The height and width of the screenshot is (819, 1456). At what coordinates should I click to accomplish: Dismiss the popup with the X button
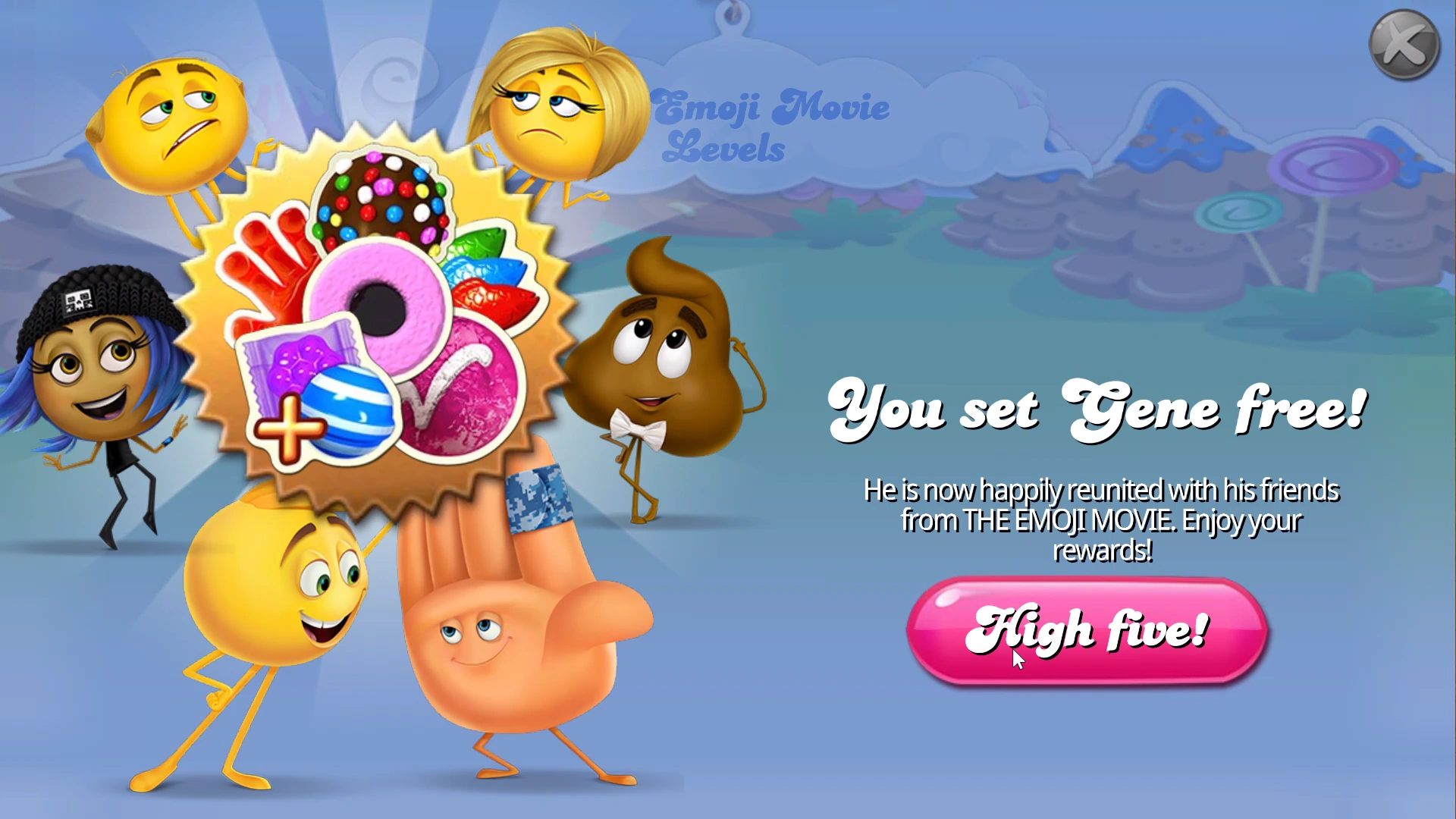pyautogui.click(x=1401, y=44)
